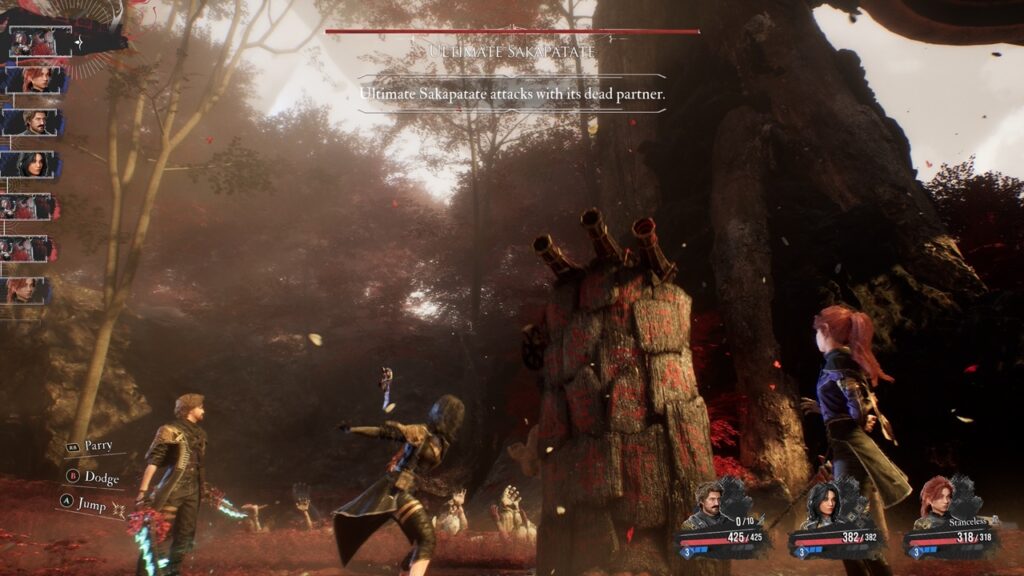The height and width of the screenshot is (576, 1024).
Task: Select Lune's portrait in the turn order
Action: tap(35, 164)
